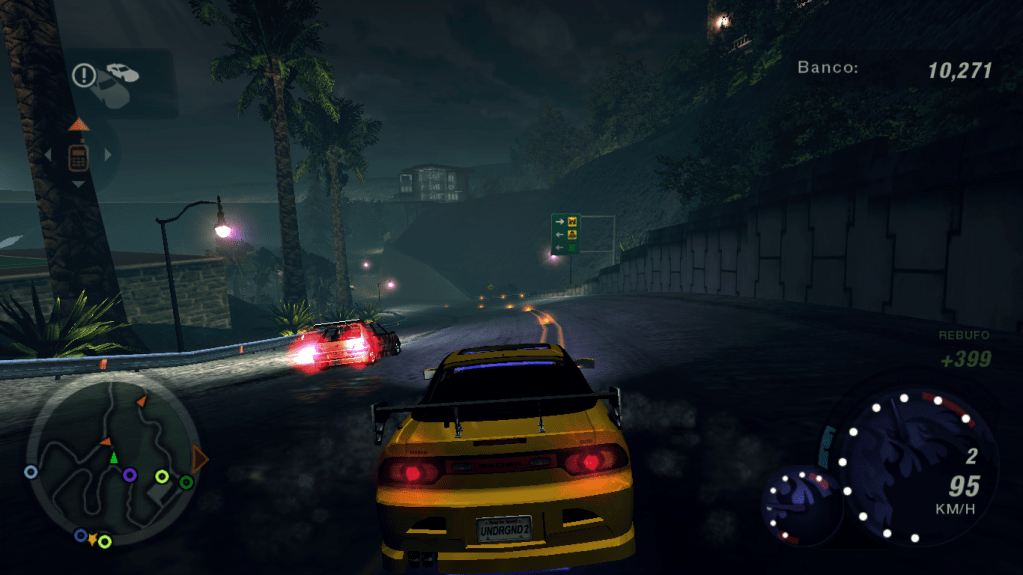Select the purple ring marker on the minimap
1023x575 pixels.
click(130, 474)
